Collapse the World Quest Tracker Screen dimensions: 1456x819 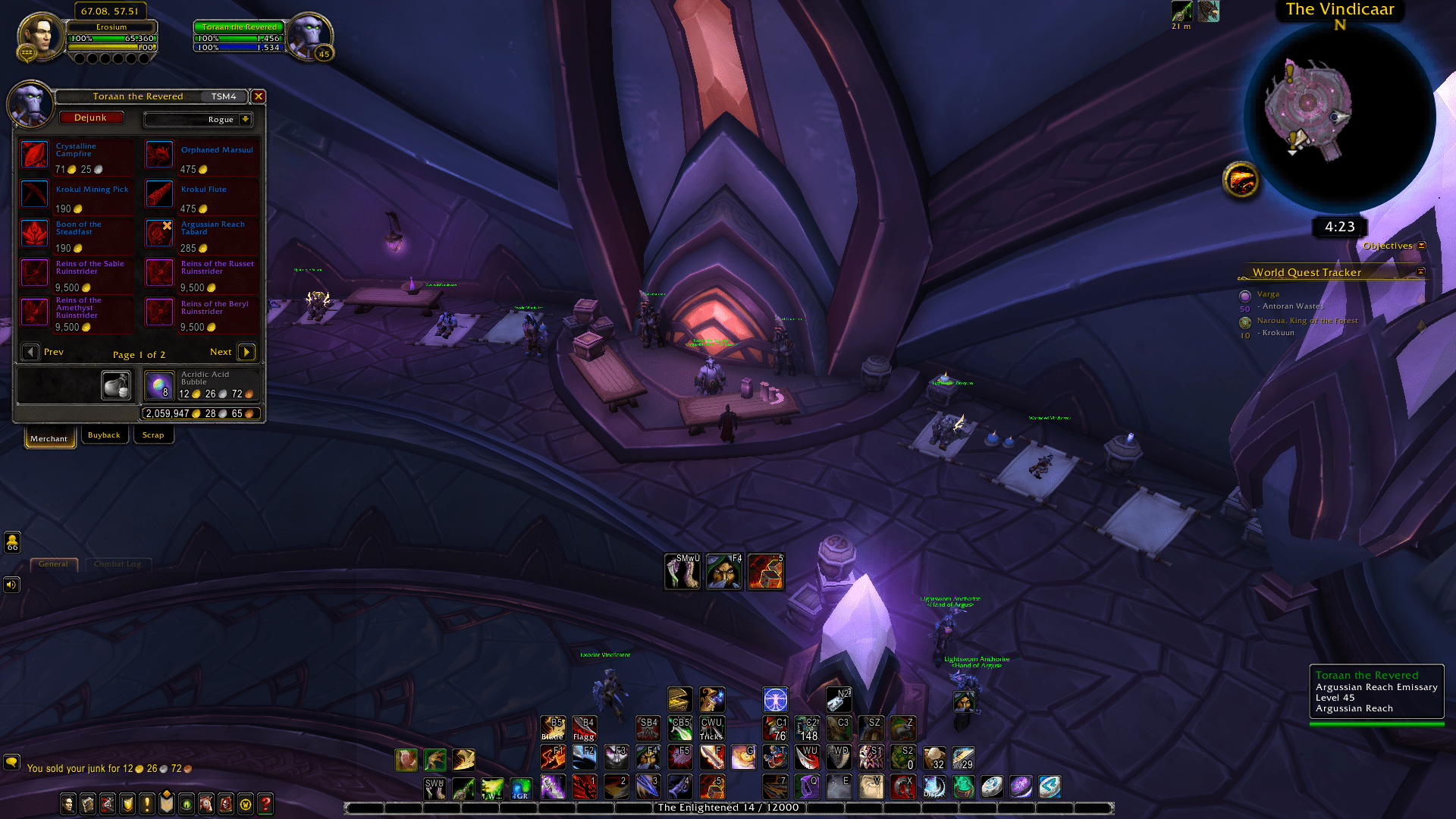[1420, 271]
